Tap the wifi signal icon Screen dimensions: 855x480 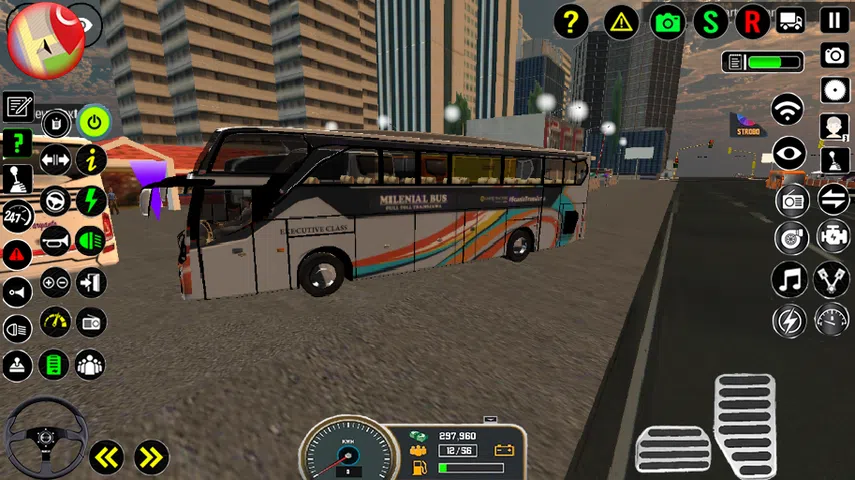[789, 109]
